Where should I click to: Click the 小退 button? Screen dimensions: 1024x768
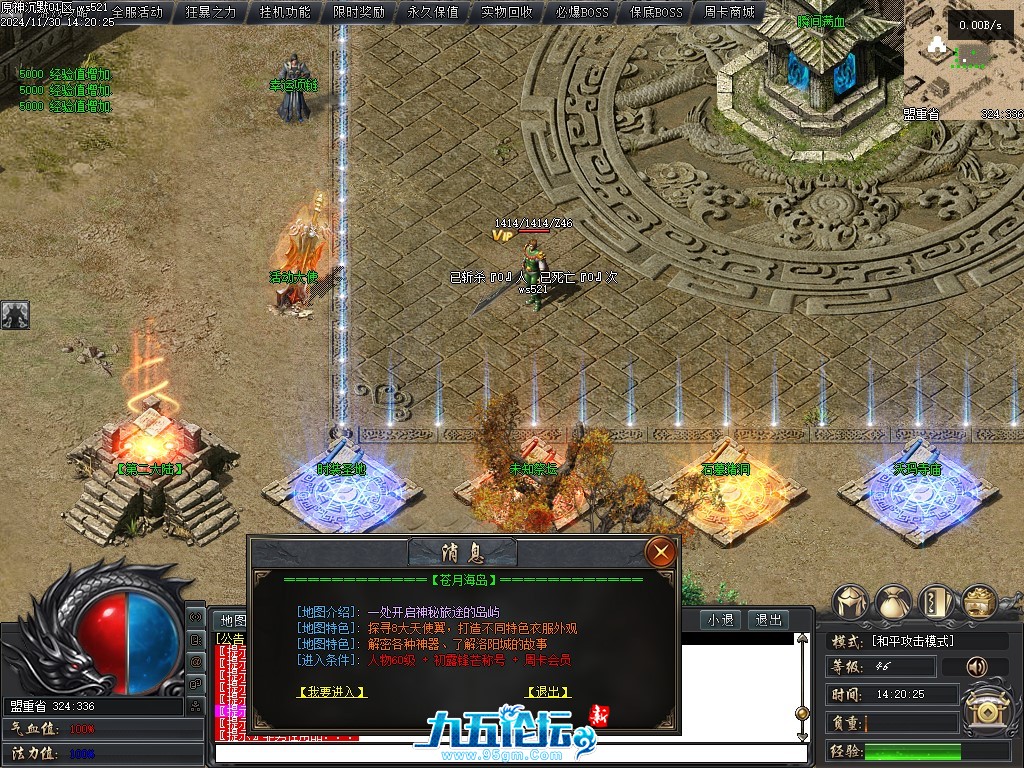(720, 620)
